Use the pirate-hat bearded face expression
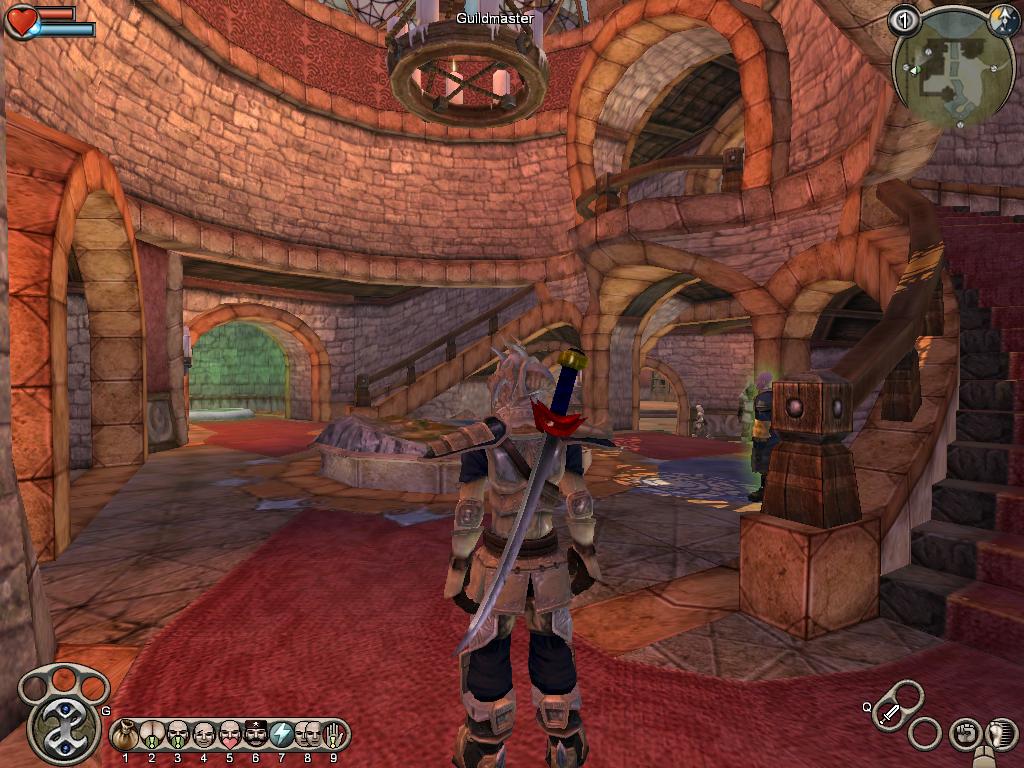Viewport: 1024px width, 768px height. [255, 735]
